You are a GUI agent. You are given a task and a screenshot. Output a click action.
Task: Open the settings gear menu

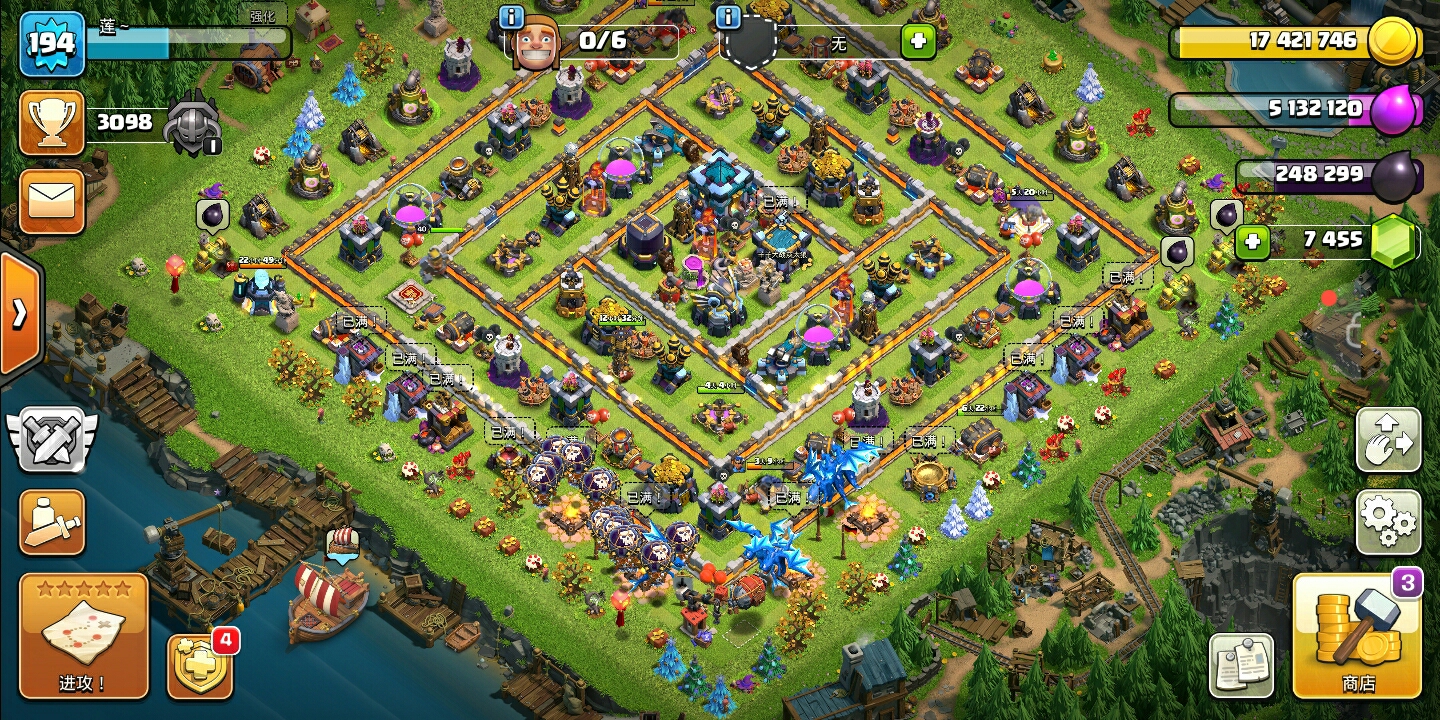(x=1388, y=521)
